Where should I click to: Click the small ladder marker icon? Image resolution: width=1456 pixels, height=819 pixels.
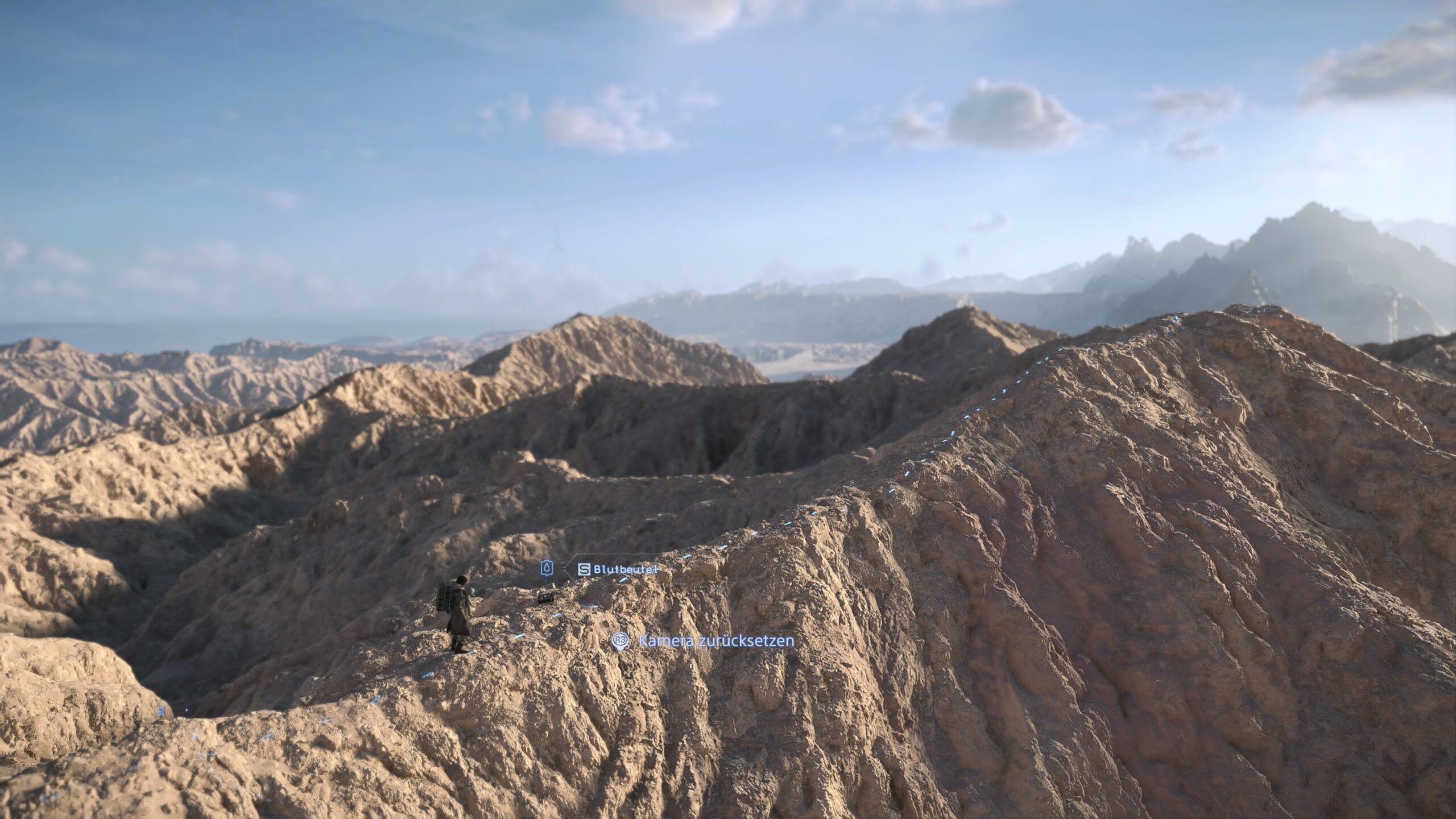[x=162, y=711]
